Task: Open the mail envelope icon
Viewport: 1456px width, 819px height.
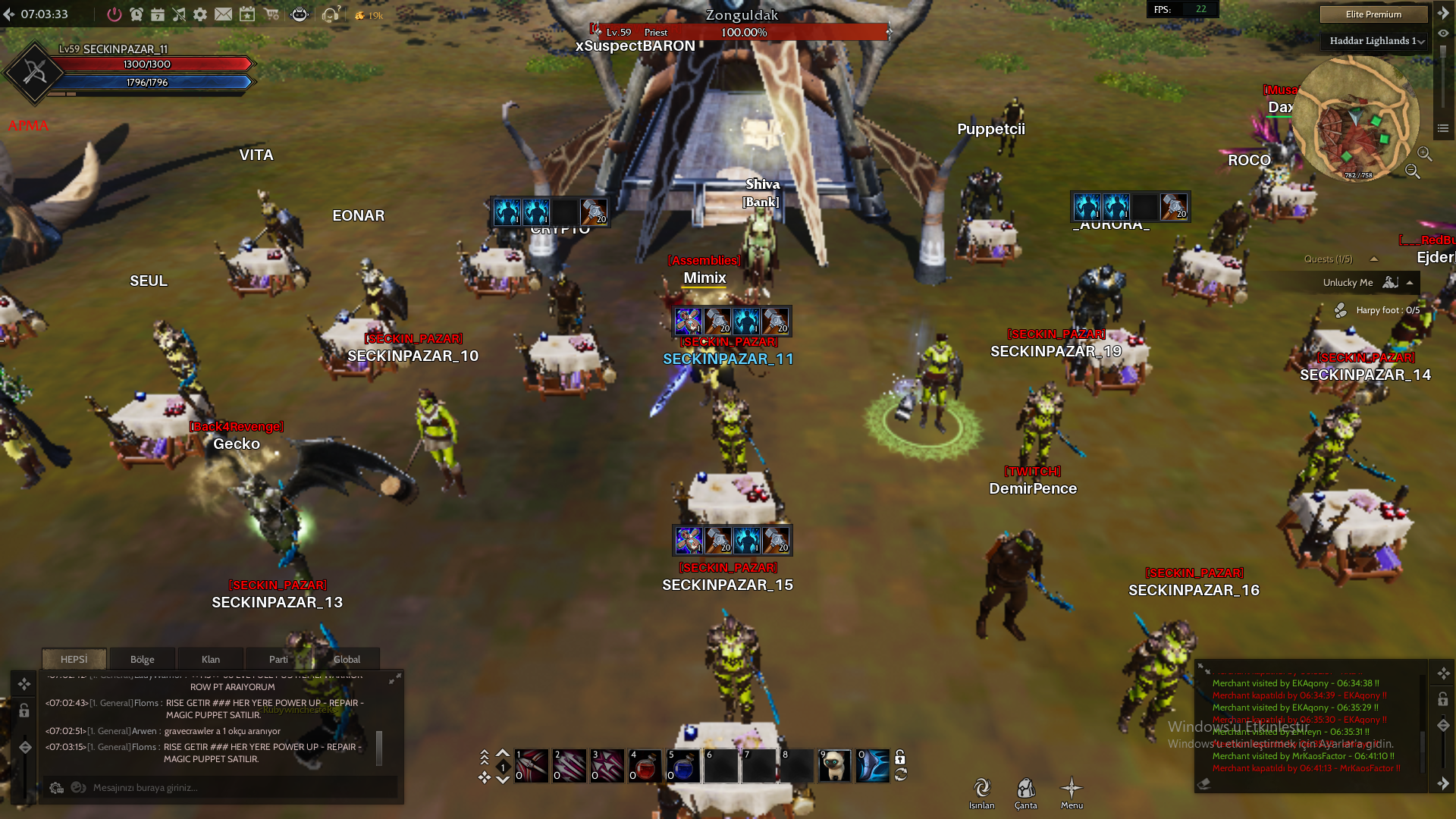Action: [x=223, y=14]
